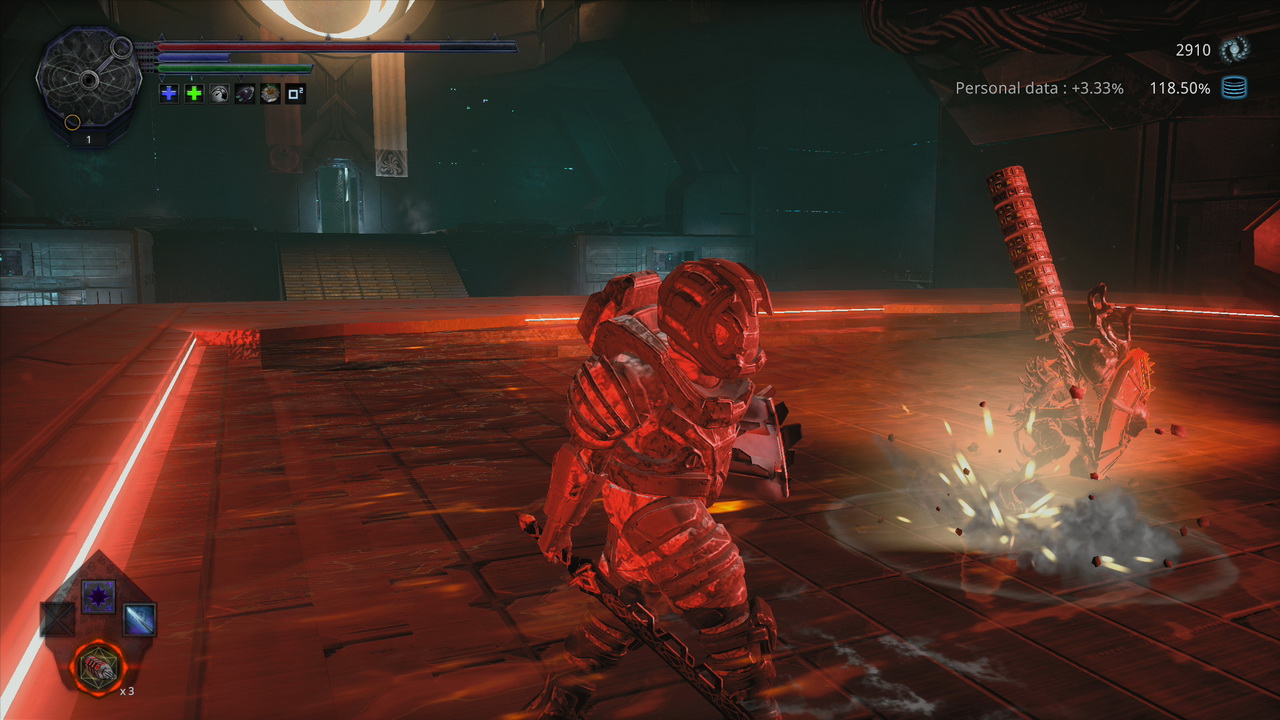This screenshot has width=1280, height=720.
Task: Activate the blue blade ability slot
Action: click(x=139, y=620)
